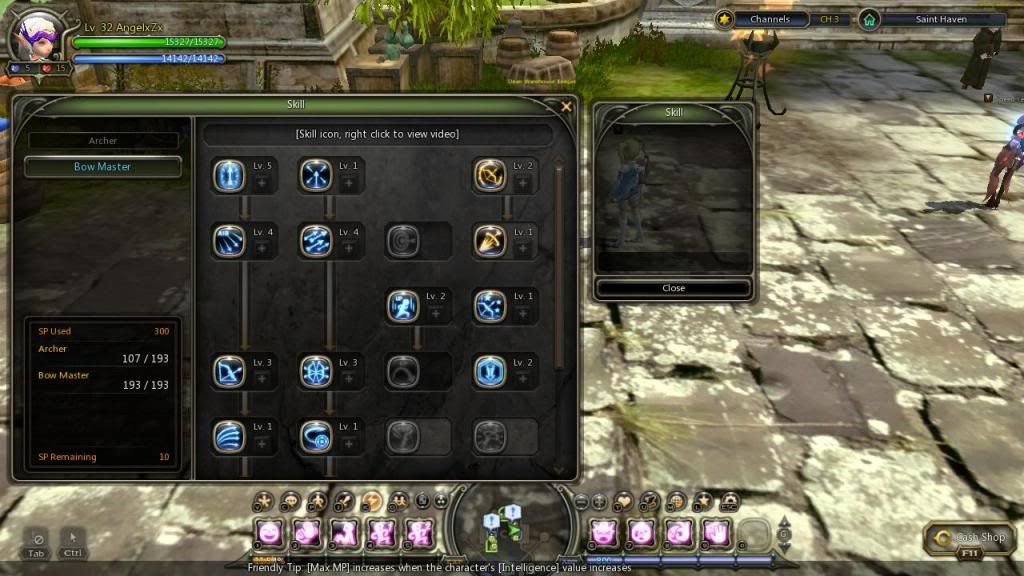This screenshot has width=1024, height=576.
Task: Activate the pink open hand hotbar slot
Action: click(716, 532)
